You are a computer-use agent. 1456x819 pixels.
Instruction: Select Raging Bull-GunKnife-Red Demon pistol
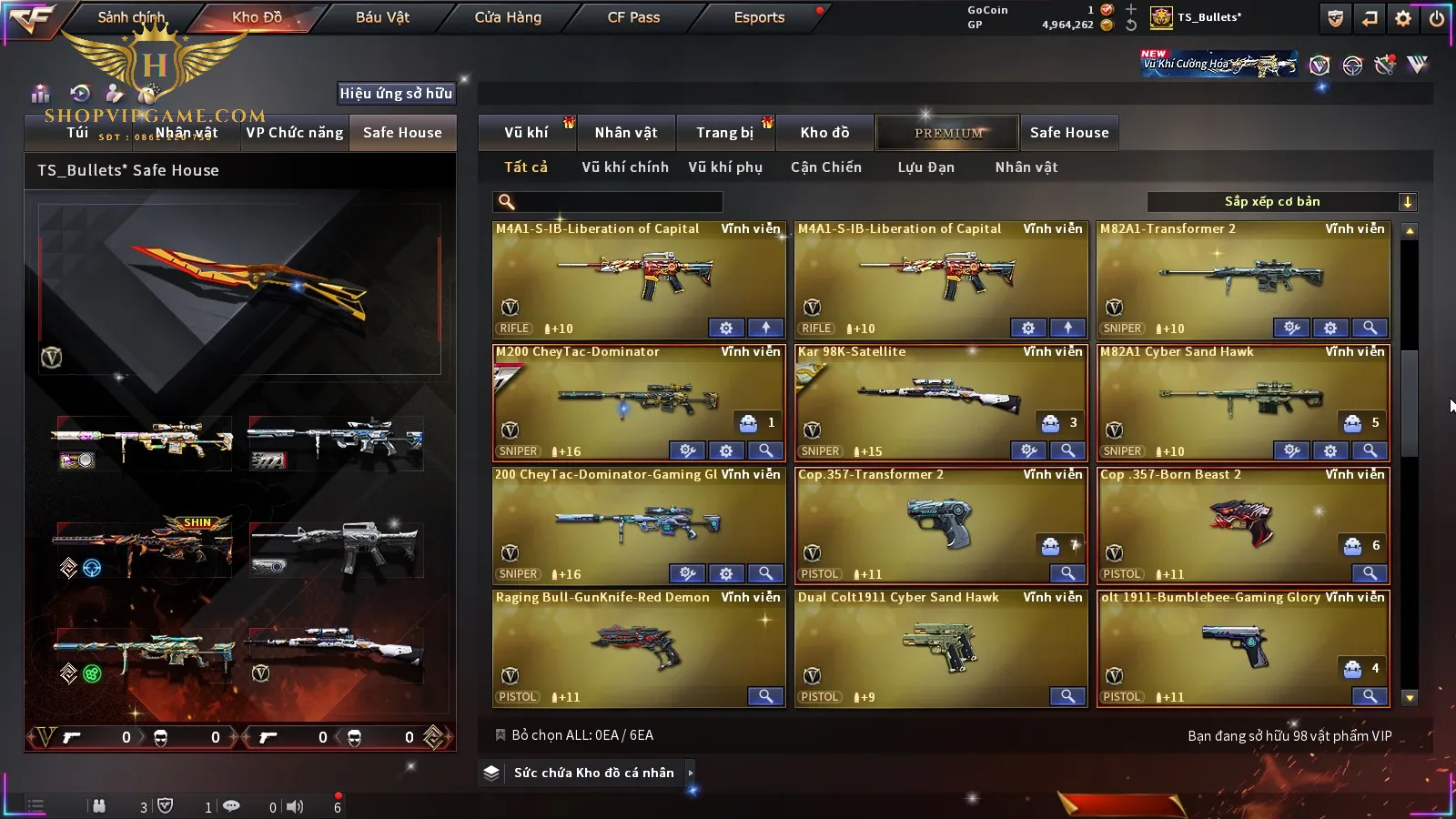click(638, 646)
